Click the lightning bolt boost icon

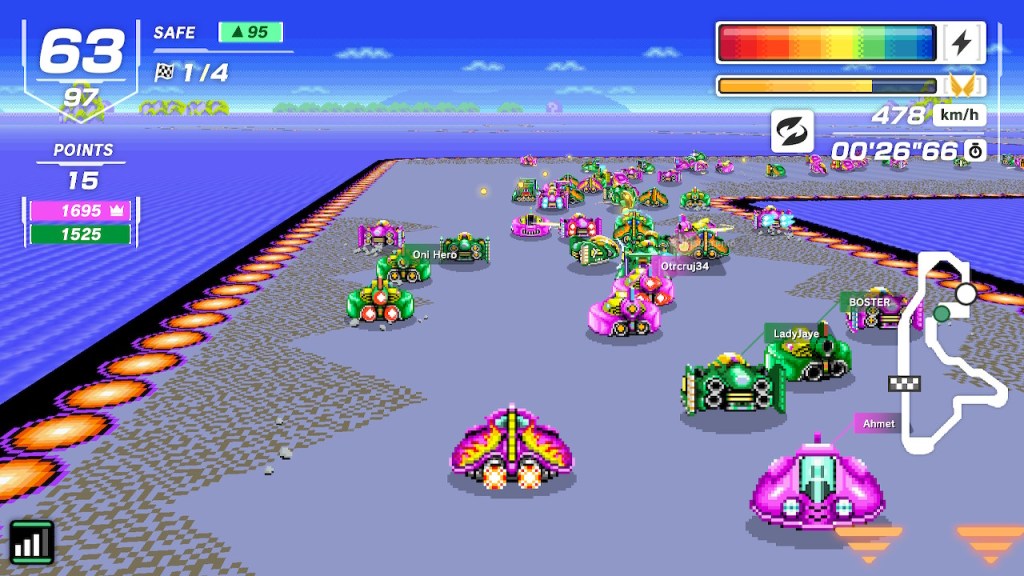click(x=962, y=42)
